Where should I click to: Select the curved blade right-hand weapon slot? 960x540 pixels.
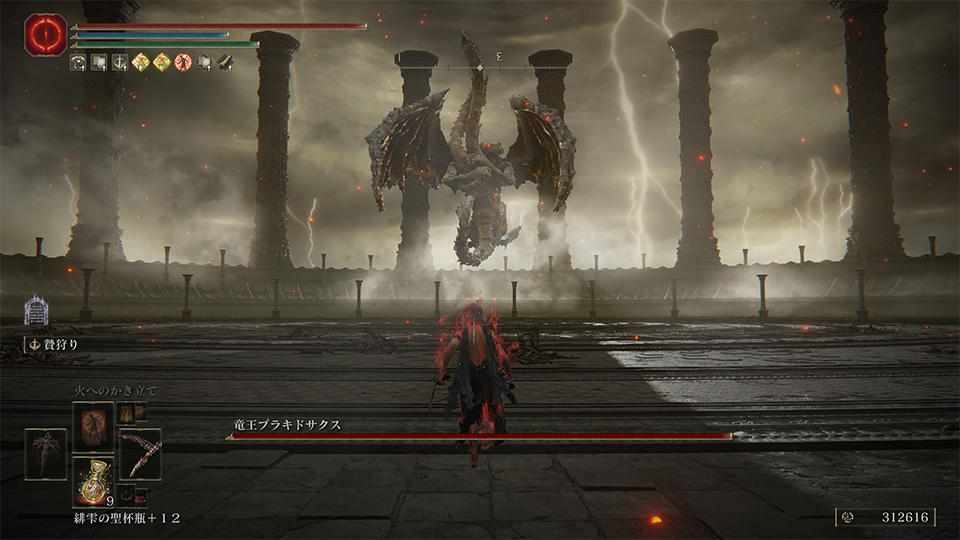pyautogui.click(x=140, y=453)
